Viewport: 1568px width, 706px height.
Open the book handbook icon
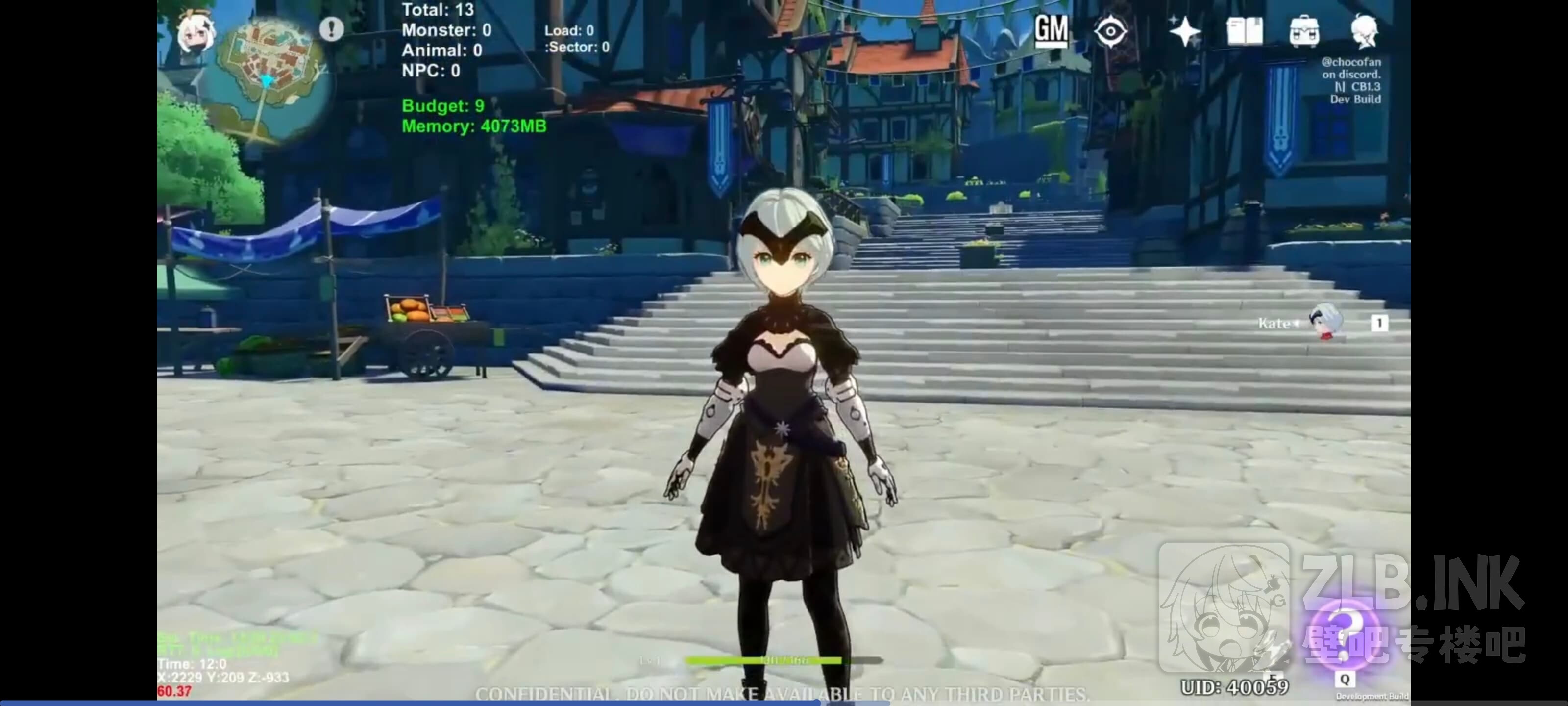coord(1244,31)
